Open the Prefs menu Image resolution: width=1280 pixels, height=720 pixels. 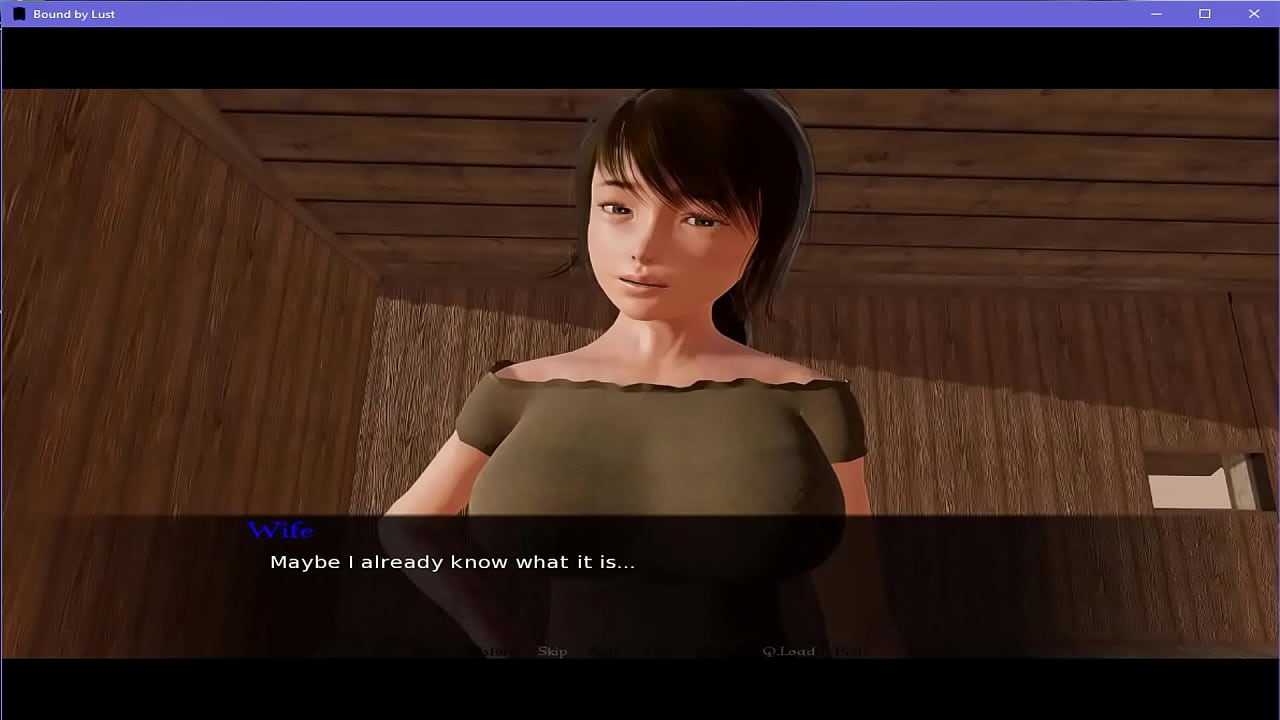click(x=851, y=651)
